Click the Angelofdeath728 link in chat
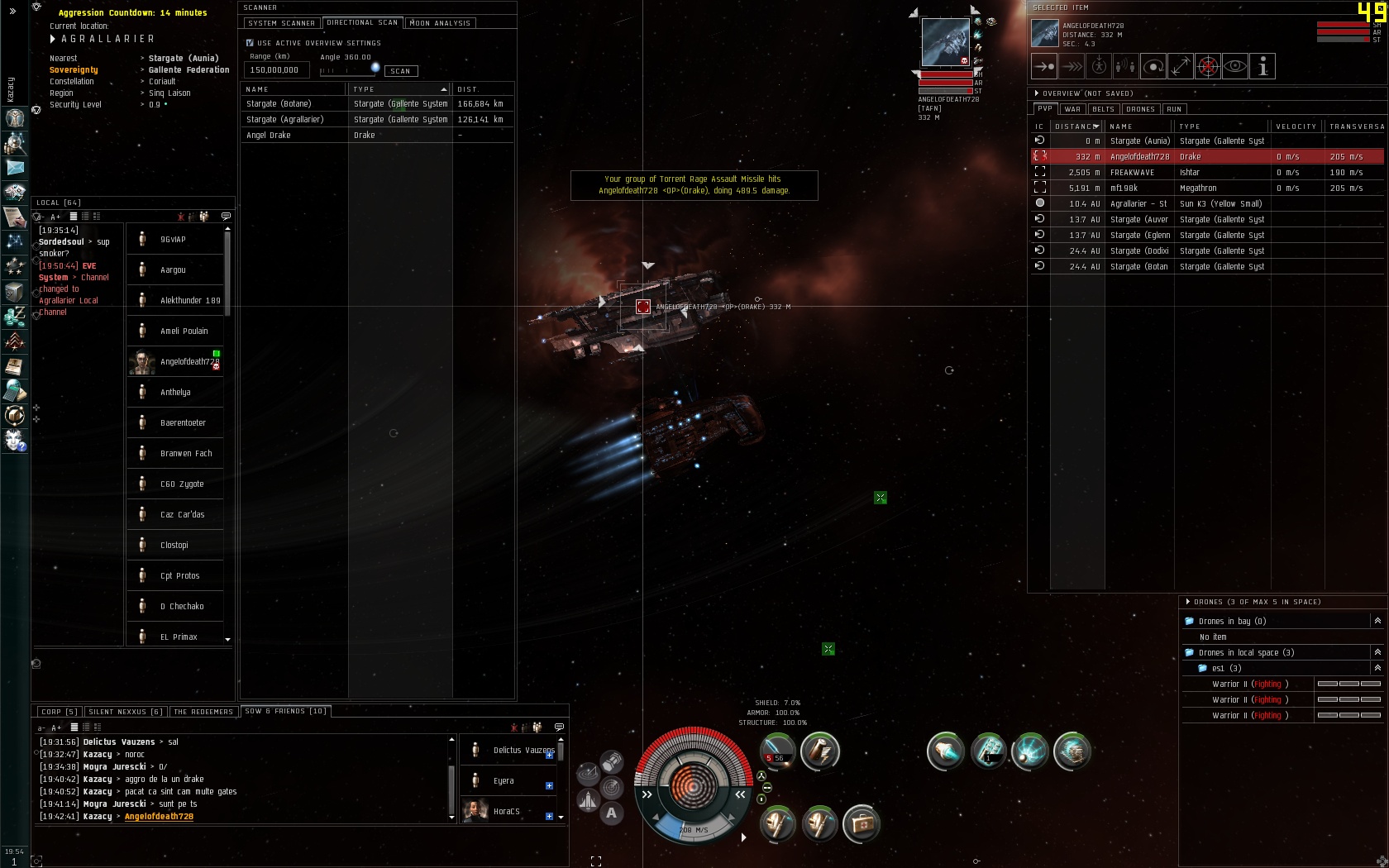Screen dimensions: 1389x868 click(159, 816)
